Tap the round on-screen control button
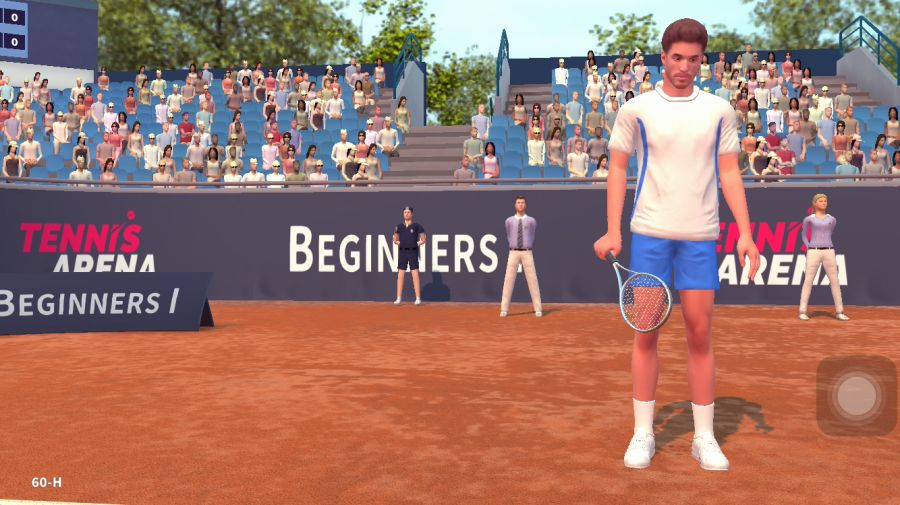Screen dimensions: 900x505 click(856, 396)
